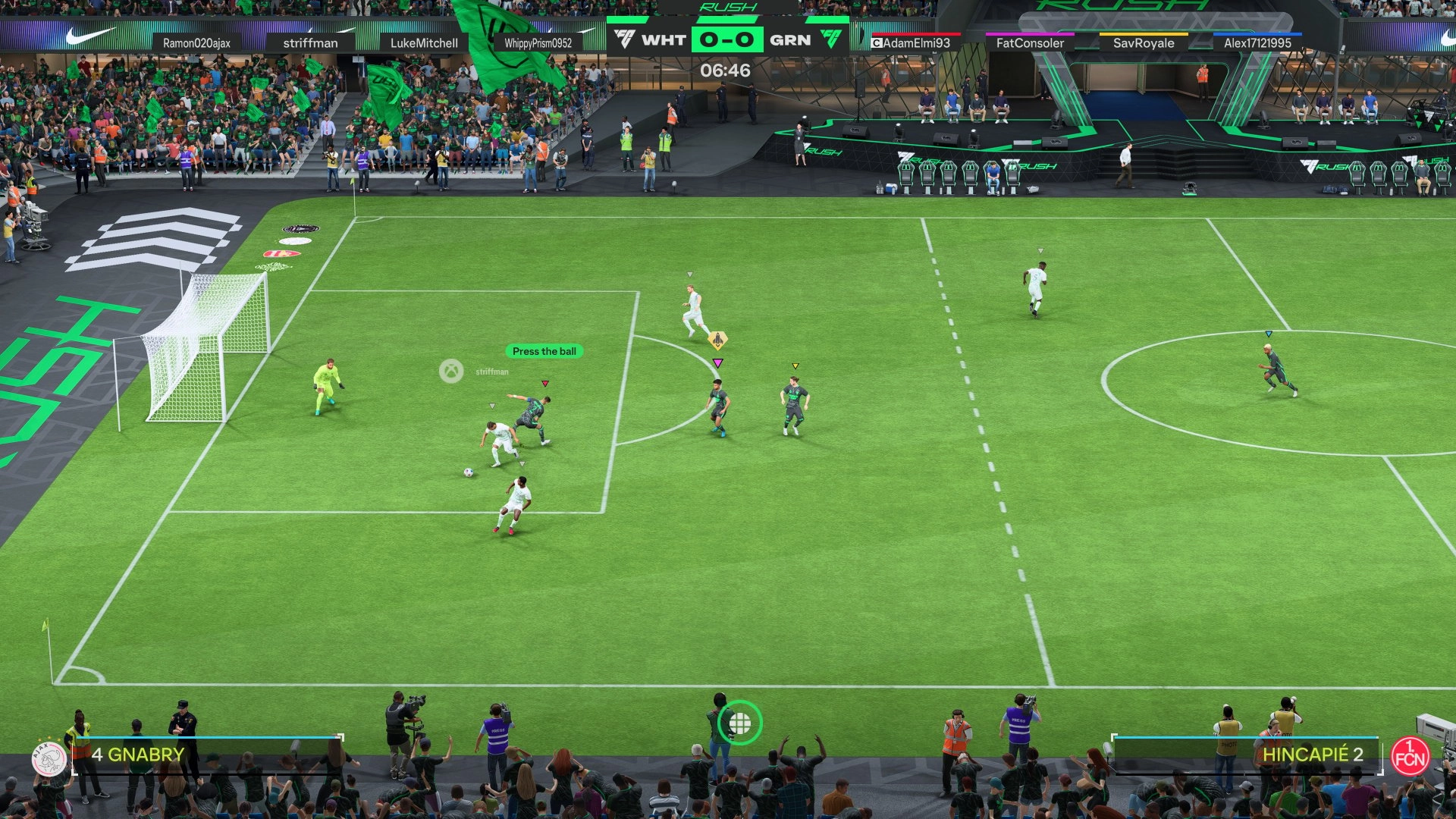Select the yellow triangle player marker

coord(795,365)
